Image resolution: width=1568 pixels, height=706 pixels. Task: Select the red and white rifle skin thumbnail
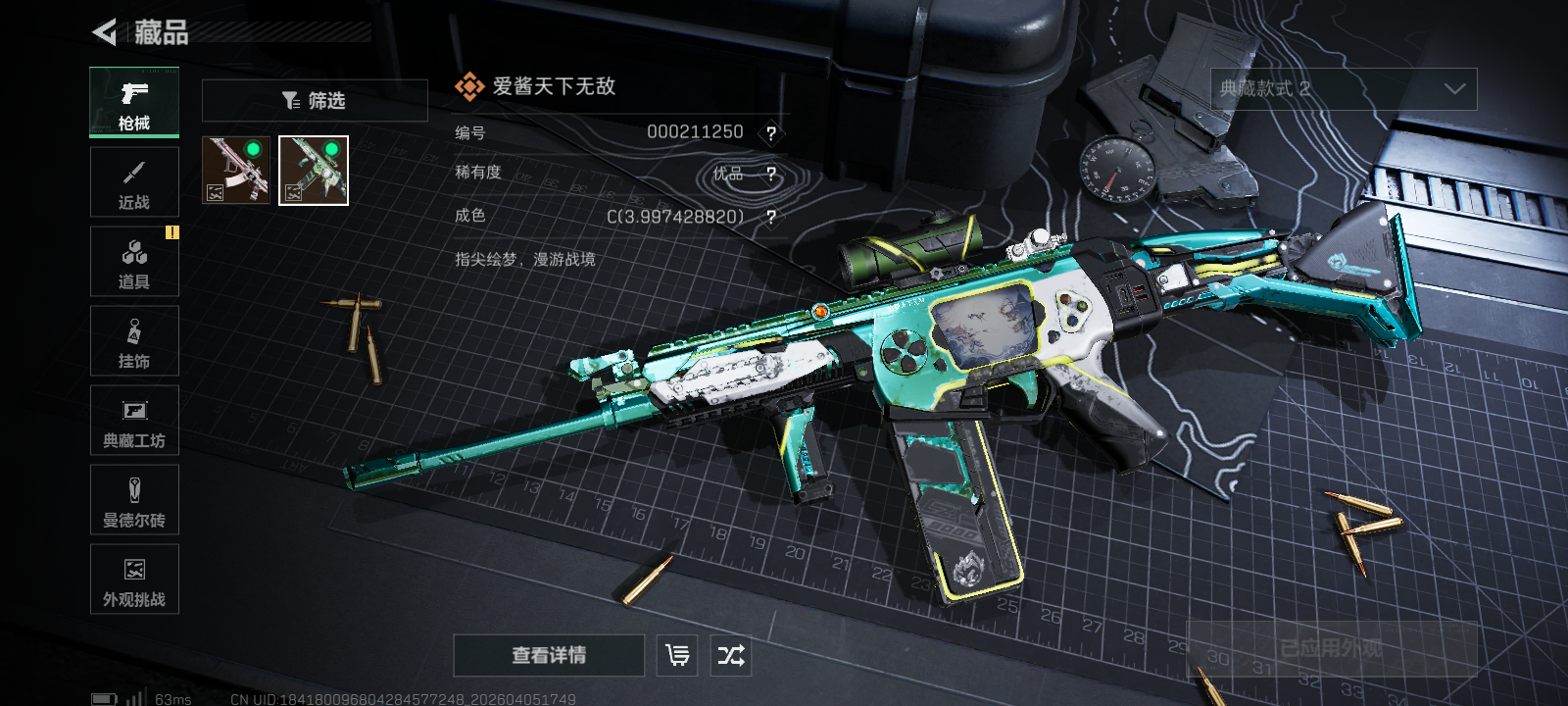pos(236,171)
